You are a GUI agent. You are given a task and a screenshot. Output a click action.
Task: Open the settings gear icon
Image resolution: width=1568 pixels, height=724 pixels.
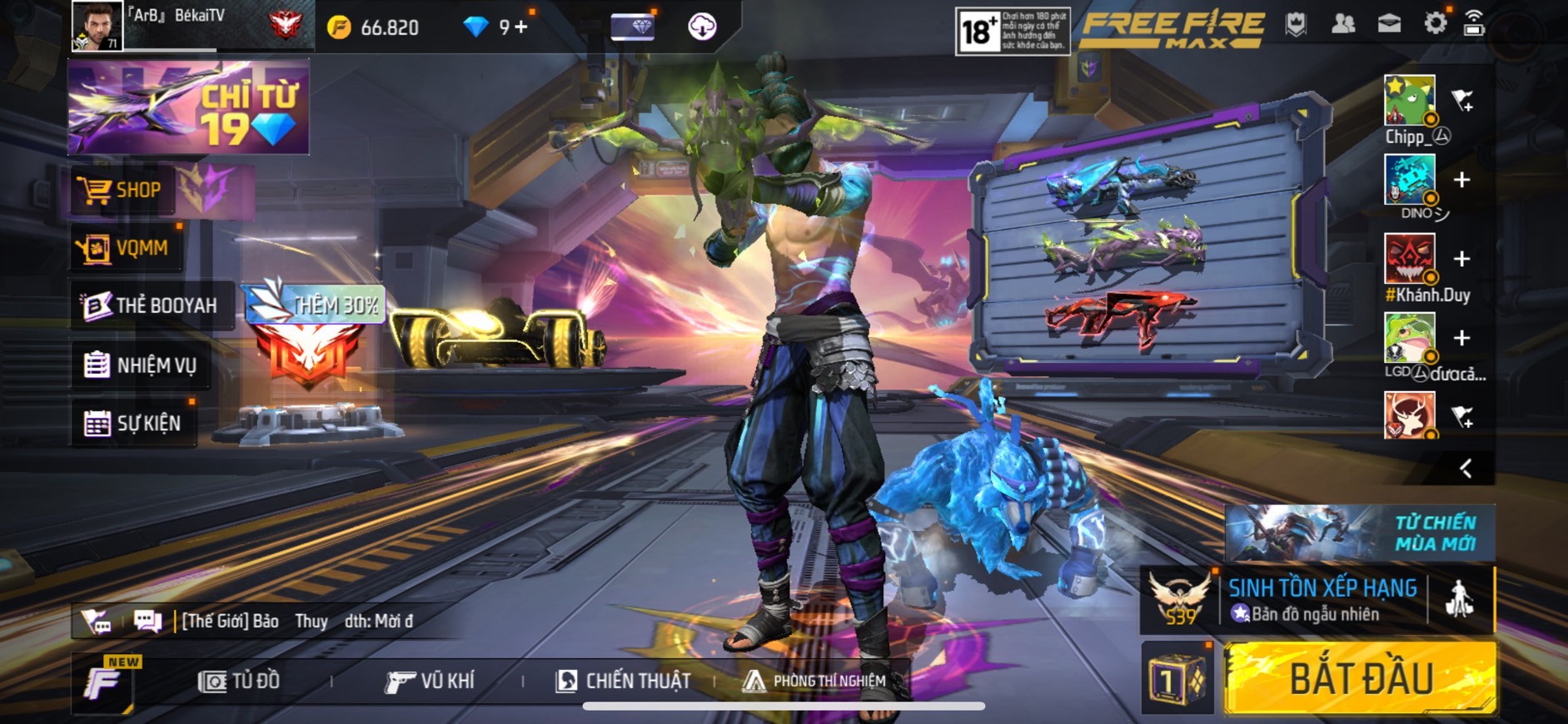click(x=1435, y=24)
